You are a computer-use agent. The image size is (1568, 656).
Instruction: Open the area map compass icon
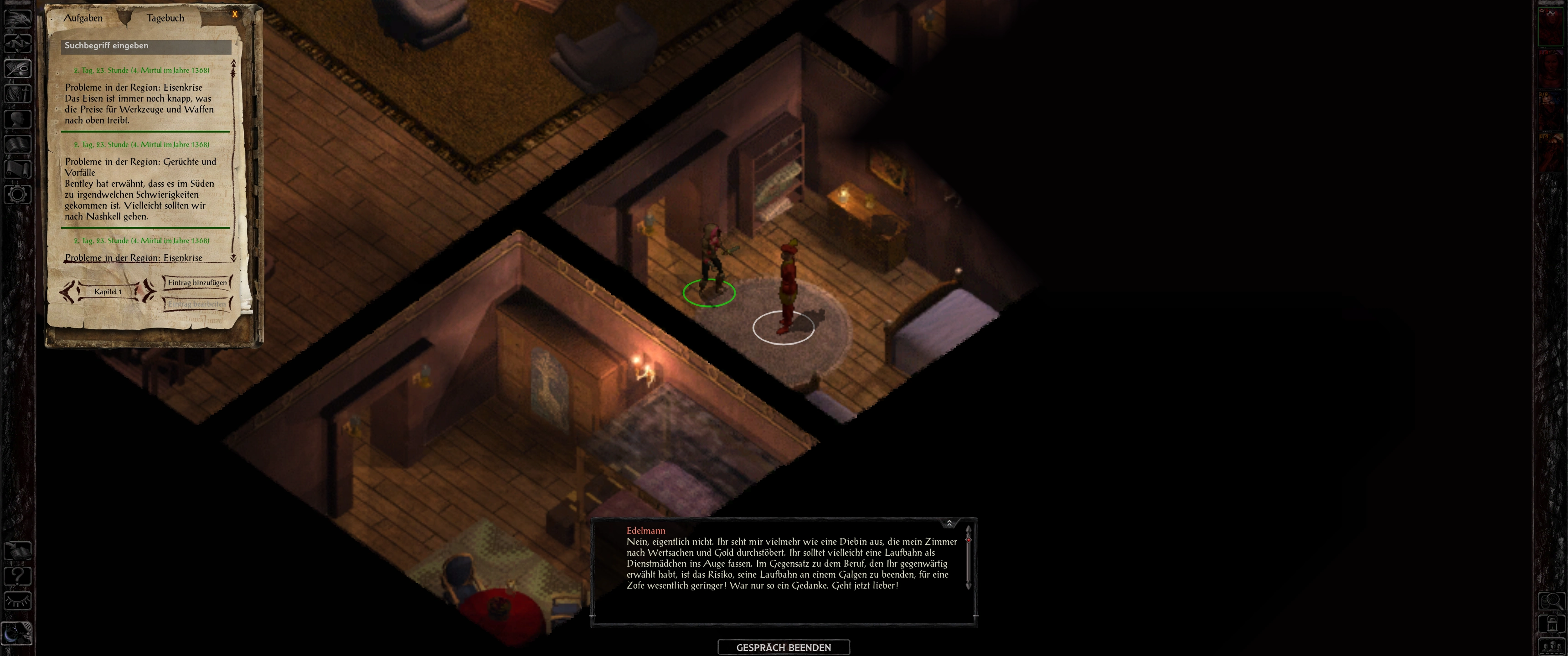(18, 43)
